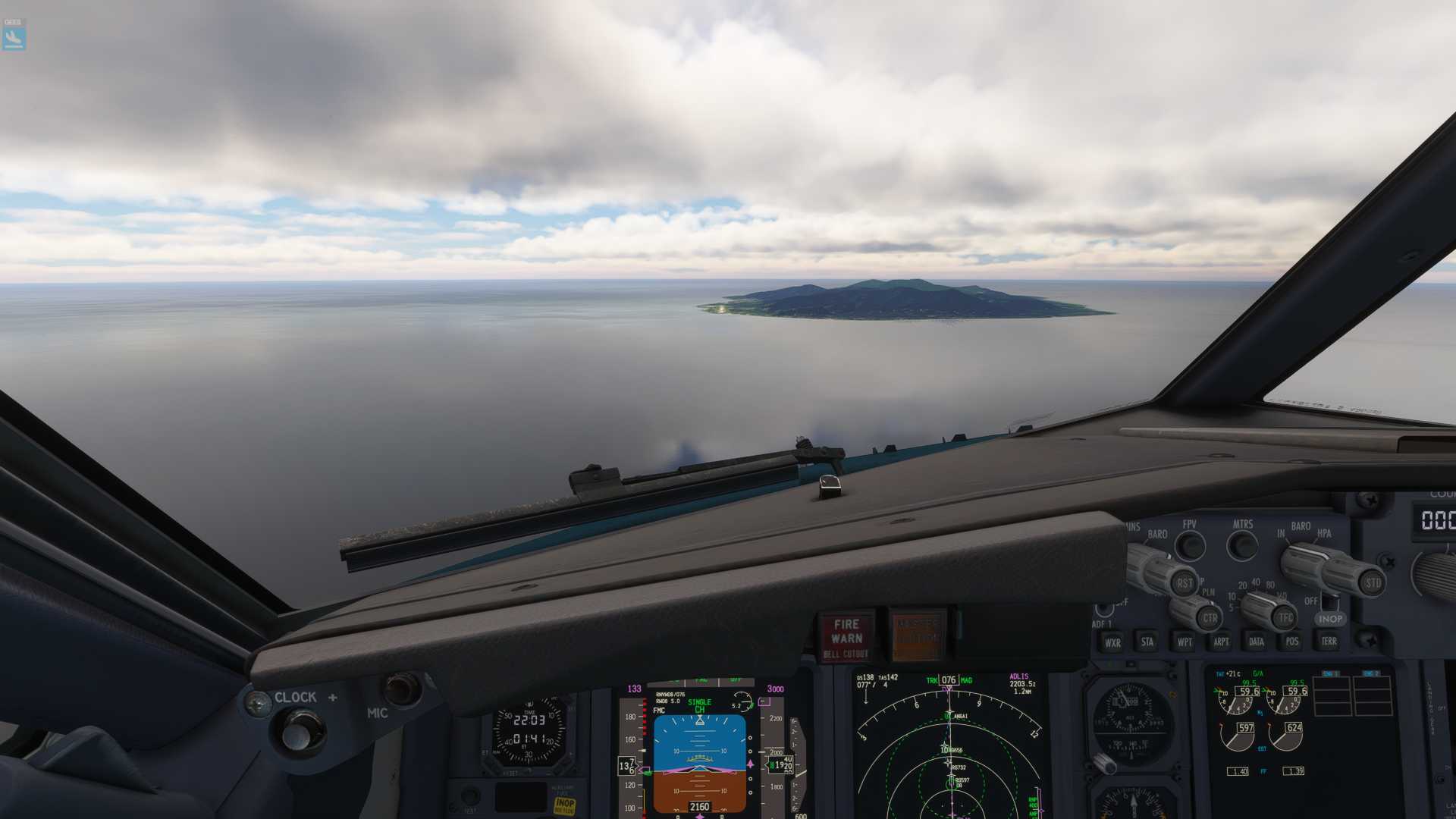This screenshot has height=819, width=1456.
Task: Turn on the TERR terrain display
Action: pyautogui.click(x=1329, y=642)
